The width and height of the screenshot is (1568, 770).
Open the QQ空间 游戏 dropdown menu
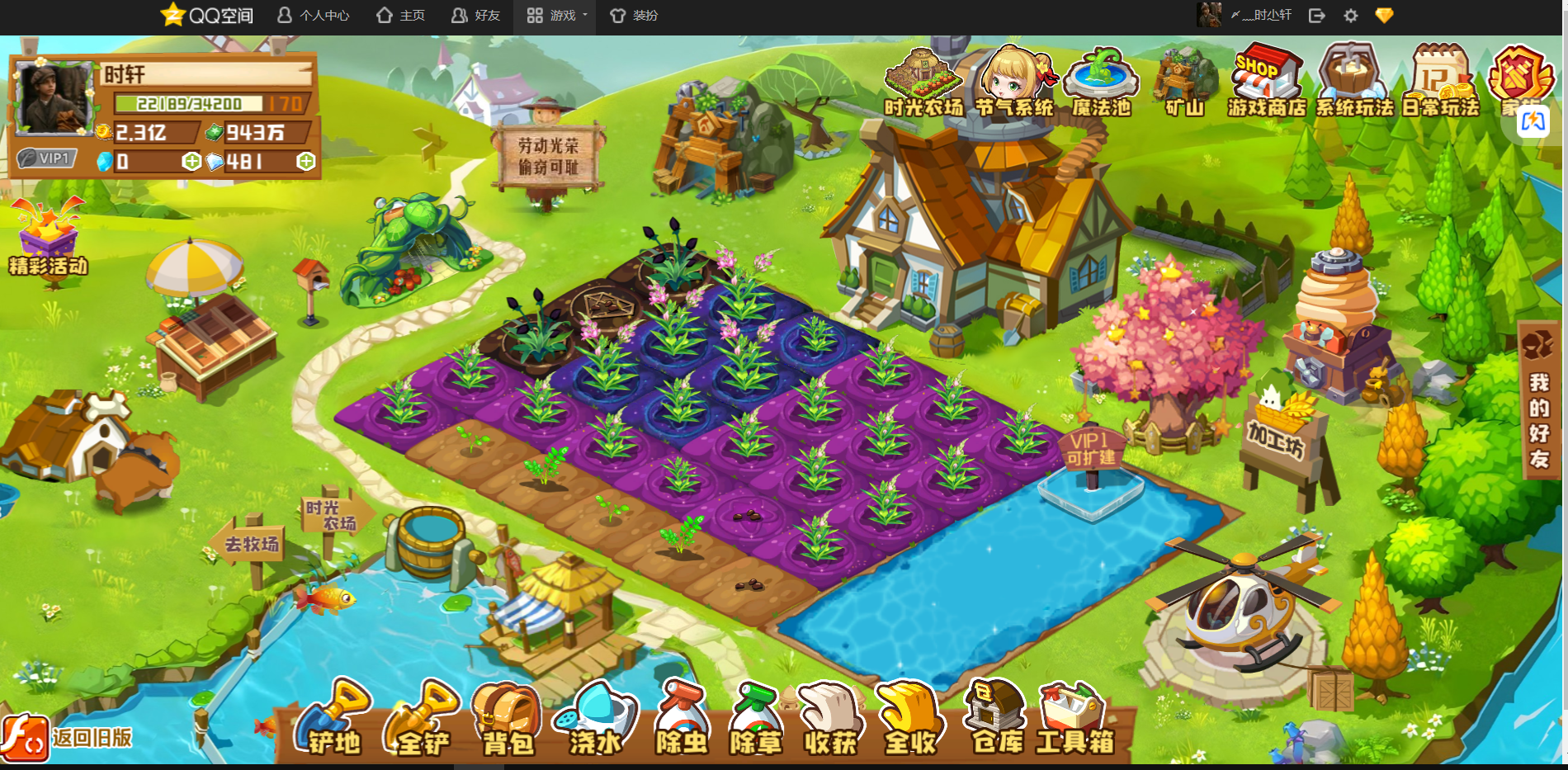click(558, 16)
